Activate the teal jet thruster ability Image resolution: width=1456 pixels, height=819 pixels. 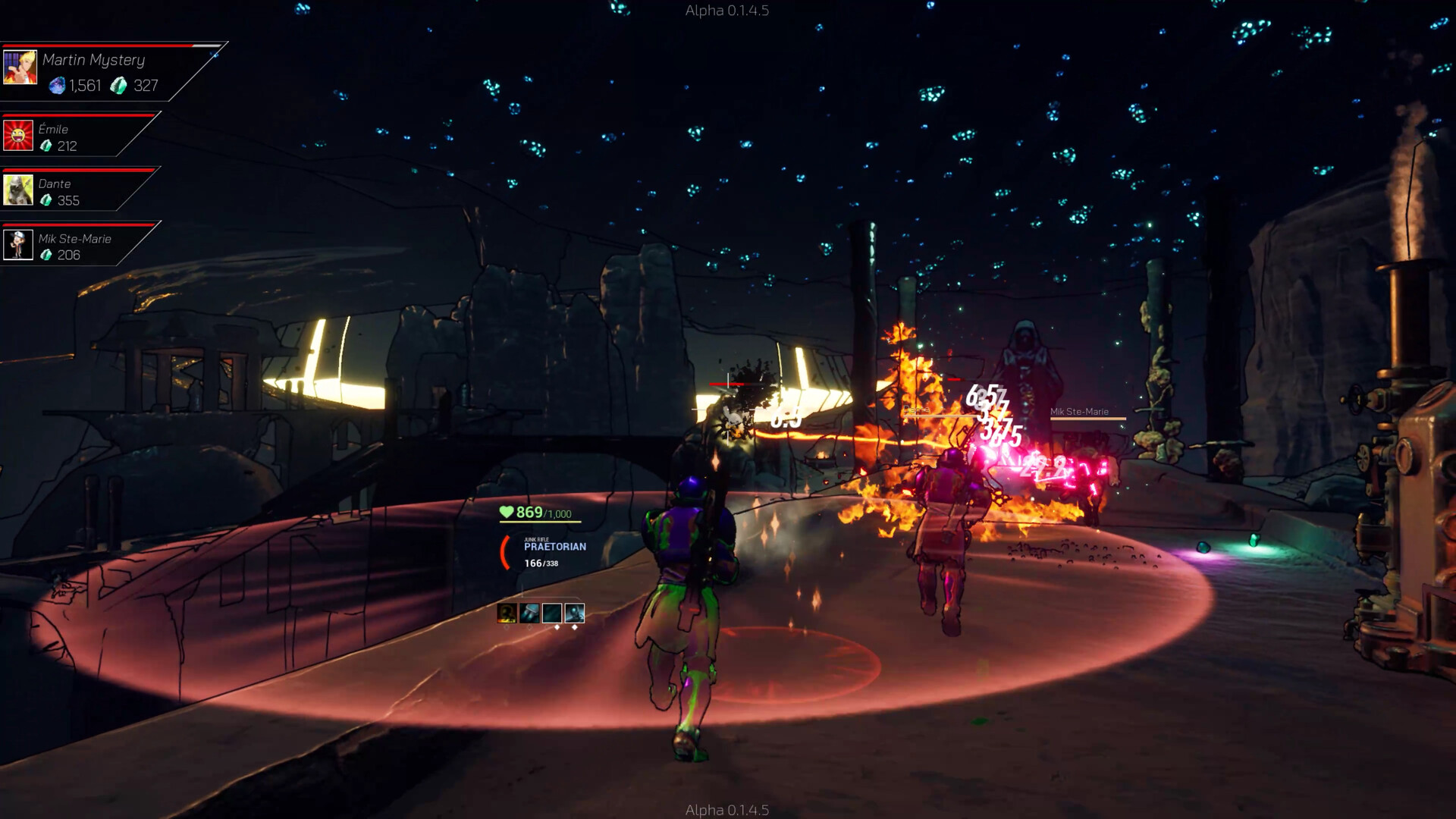click(x=529, y=613)
